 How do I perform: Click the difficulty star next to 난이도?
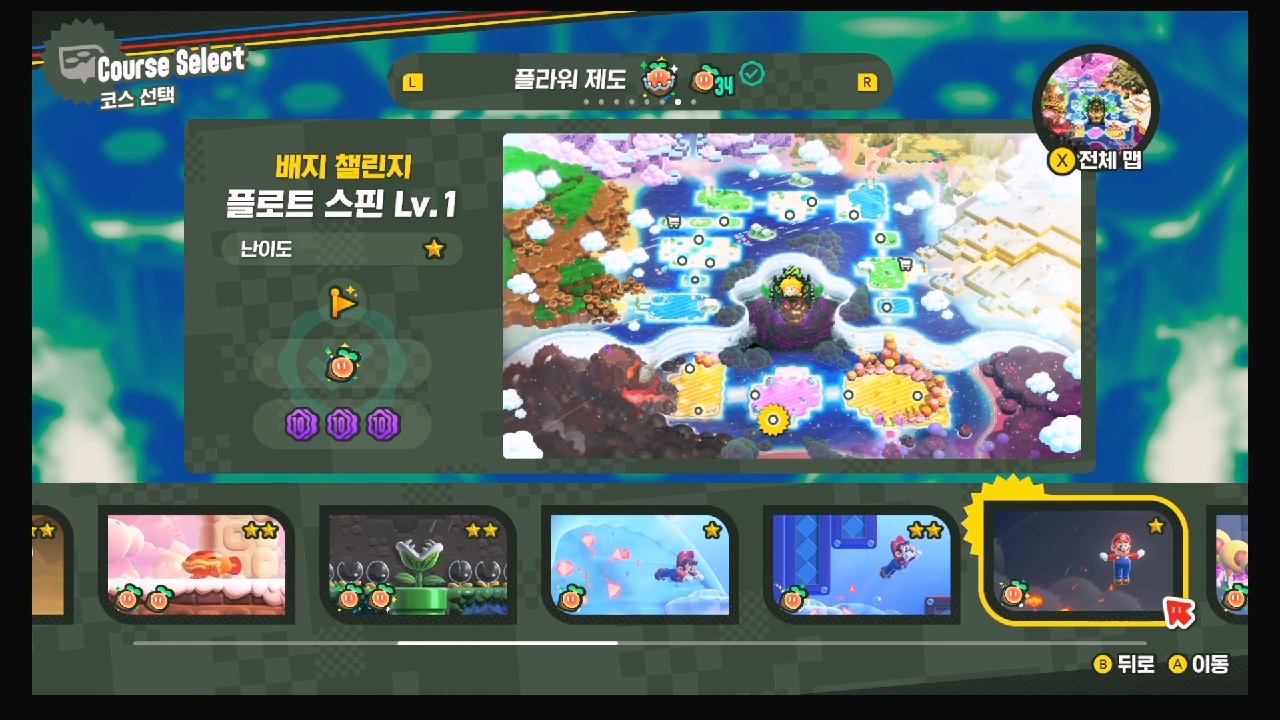(433, 249)
